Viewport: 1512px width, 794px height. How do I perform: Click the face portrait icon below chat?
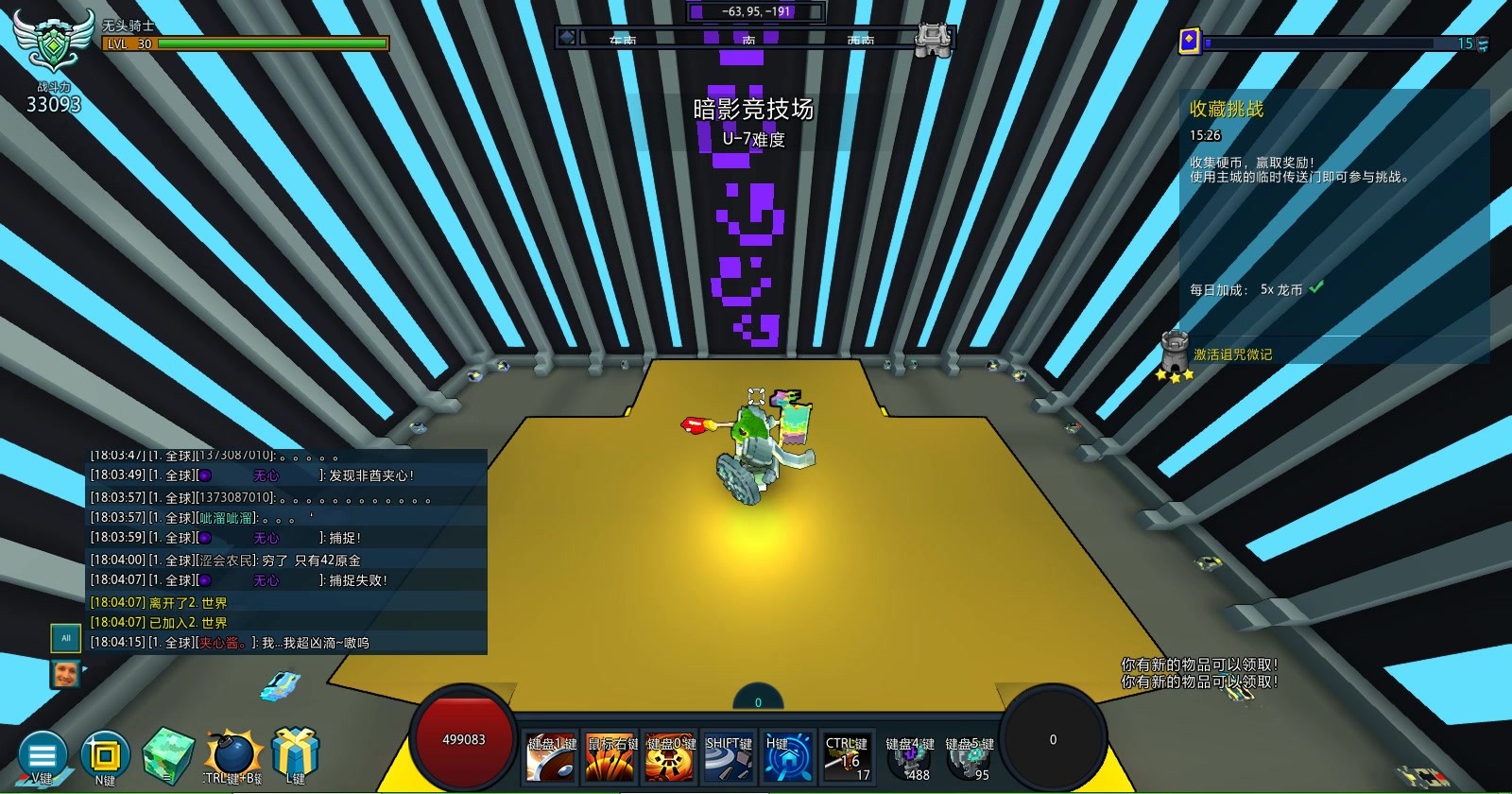65,674
